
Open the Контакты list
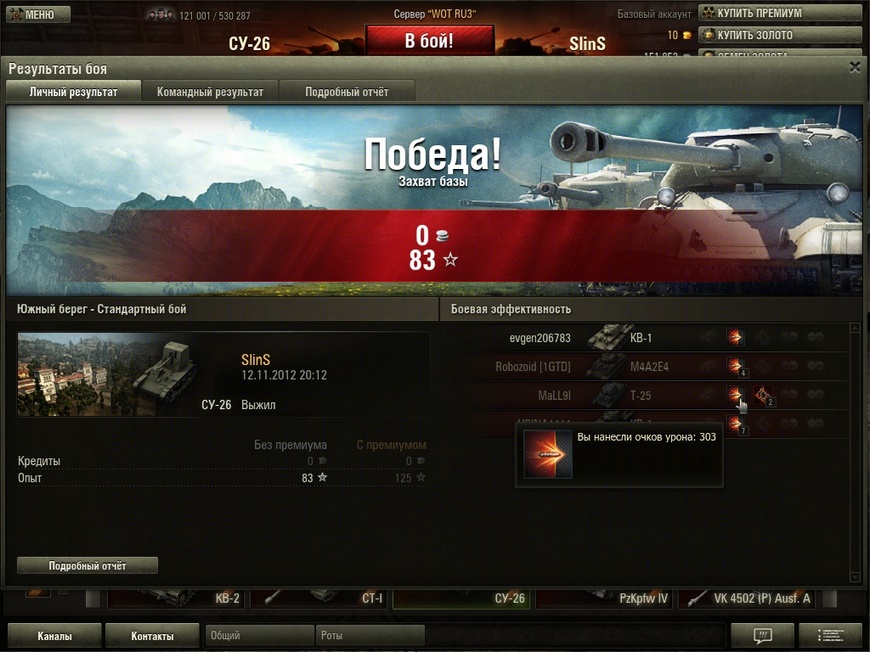click(x=152, y=636)
